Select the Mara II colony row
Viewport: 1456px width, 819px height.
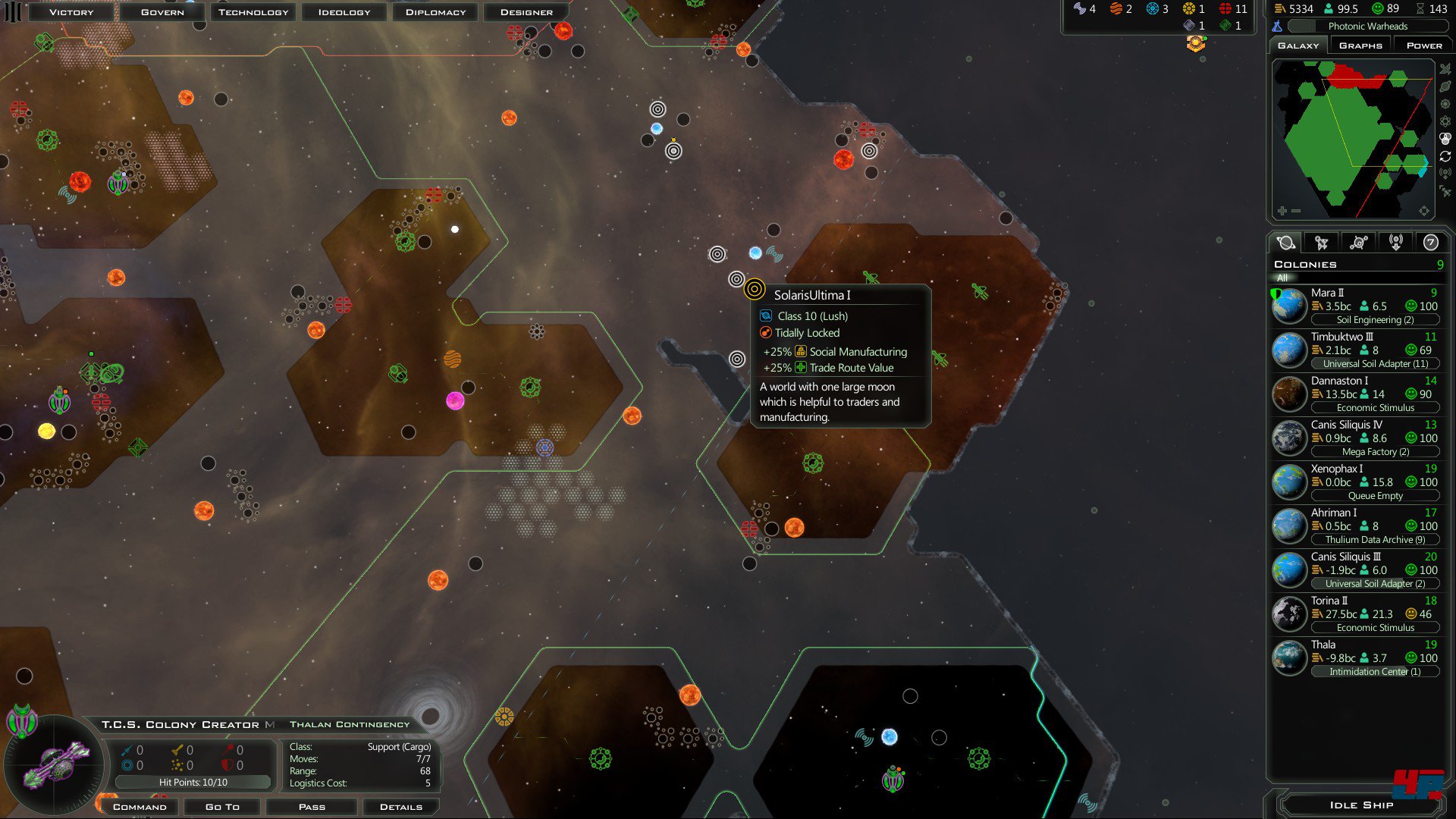click(x=1356, y=306)
